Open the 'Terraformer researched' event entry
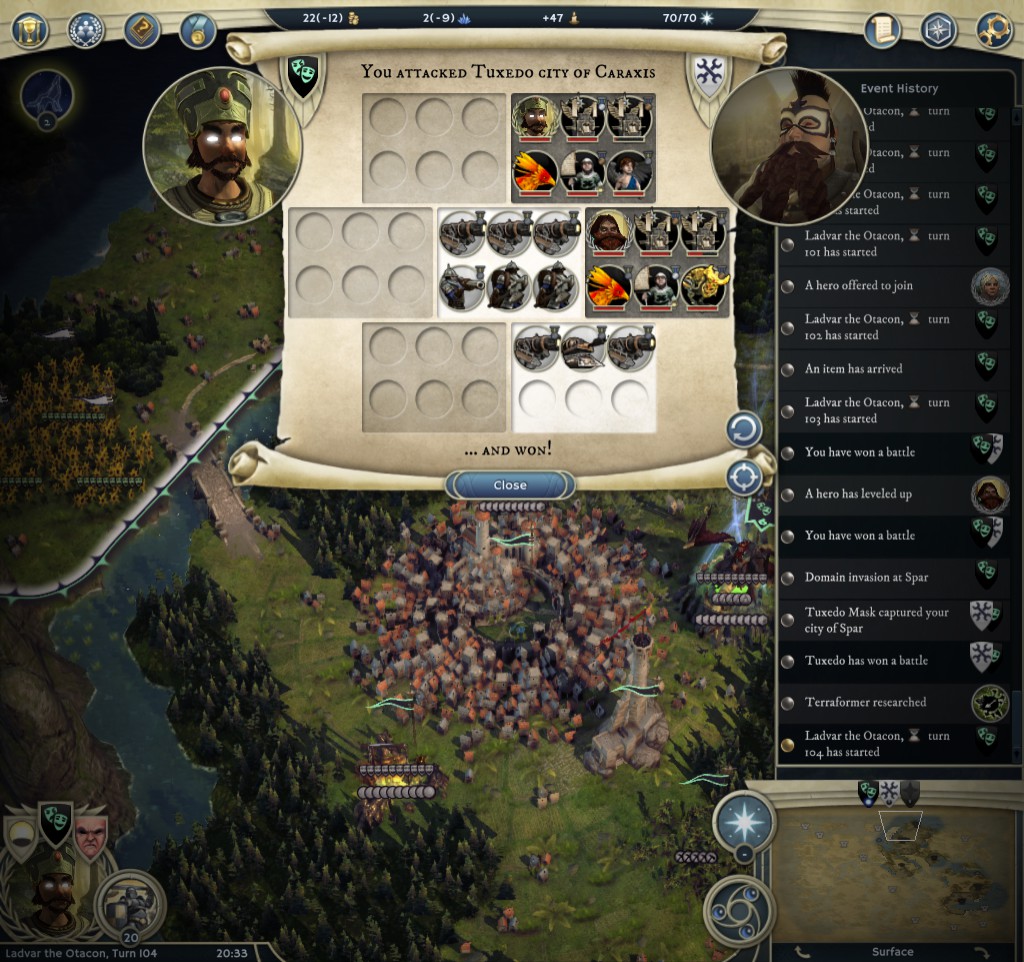This screenshot has height=962, width=1024. 865,702
